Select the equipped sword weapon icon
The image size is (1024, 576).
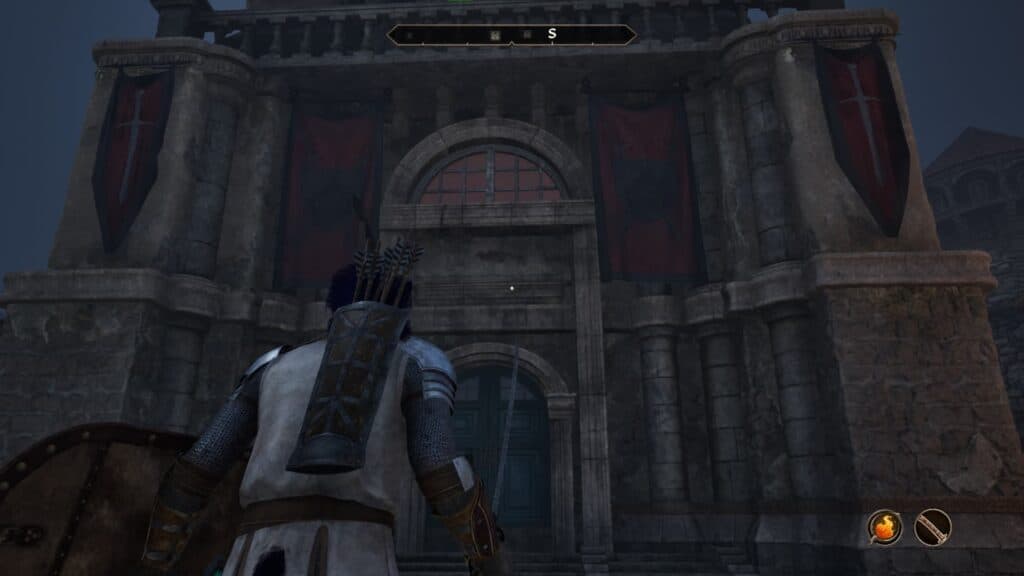pyautogui.click(x=932, y=527)
